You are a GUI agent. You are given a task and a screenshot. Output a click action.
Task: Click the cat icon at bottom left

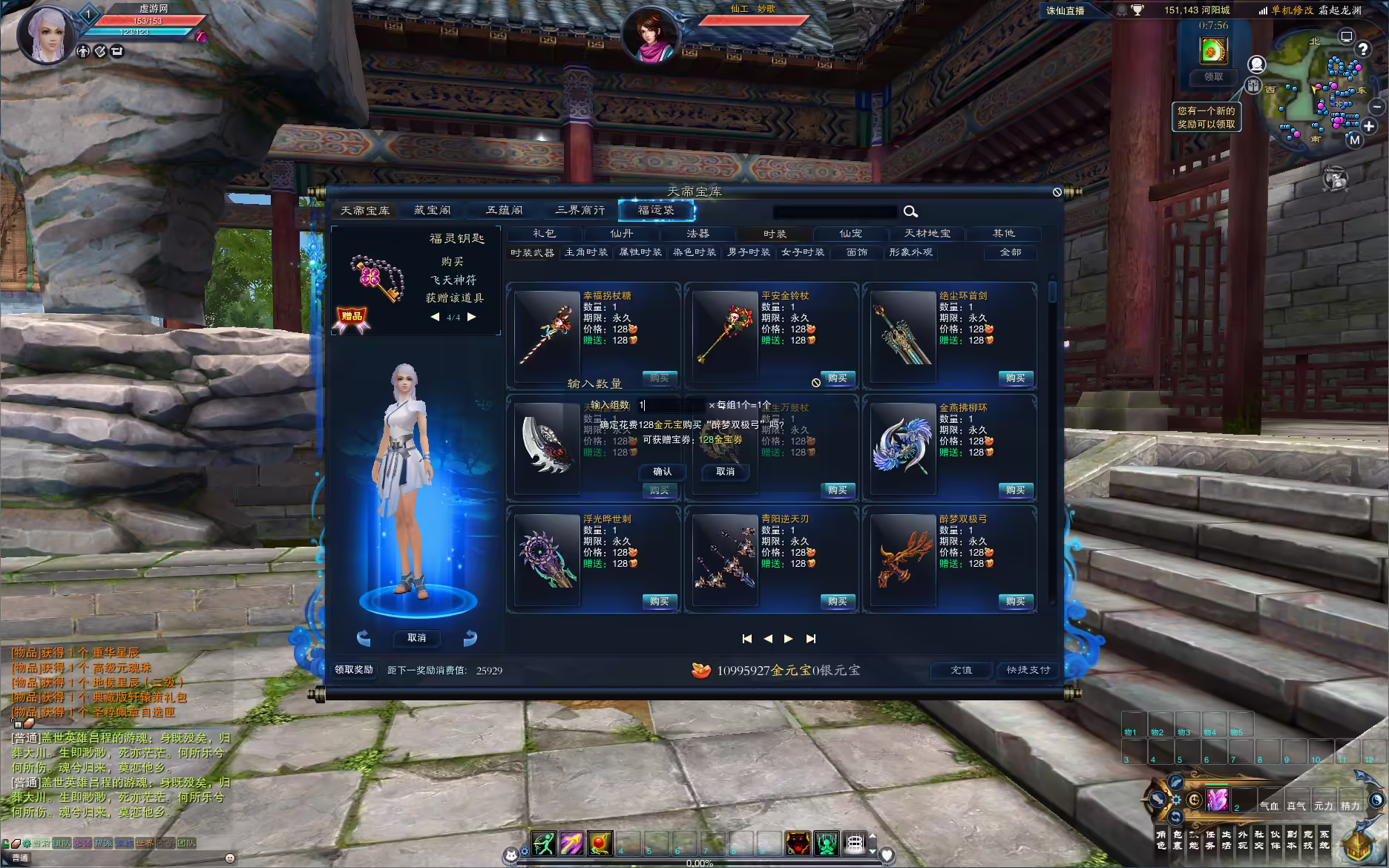(x=511, y=855)
